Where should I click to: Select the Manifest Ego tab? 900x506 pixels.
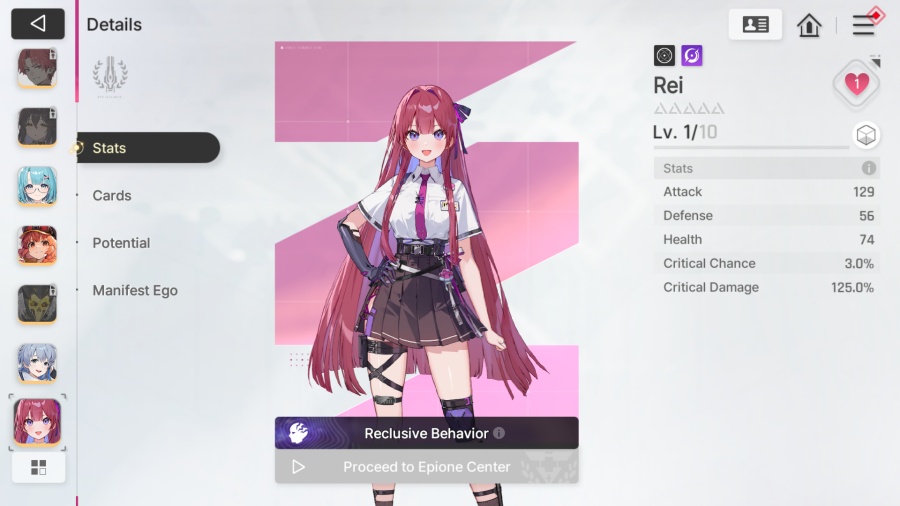tap(135, 291)
